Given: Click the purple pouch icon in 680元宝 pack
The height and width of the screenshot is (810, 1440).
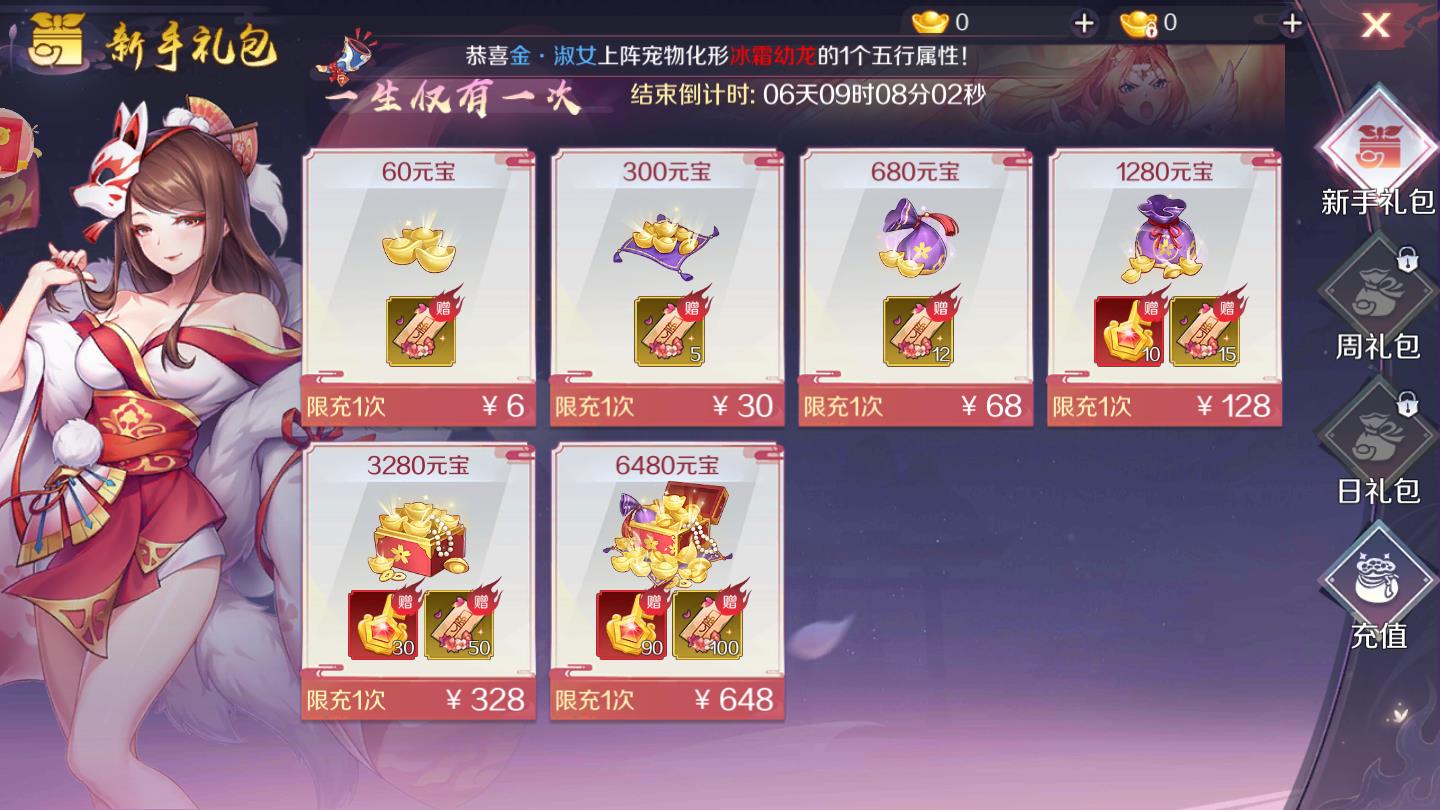Looking at the screenshot, I should [916, 240].
